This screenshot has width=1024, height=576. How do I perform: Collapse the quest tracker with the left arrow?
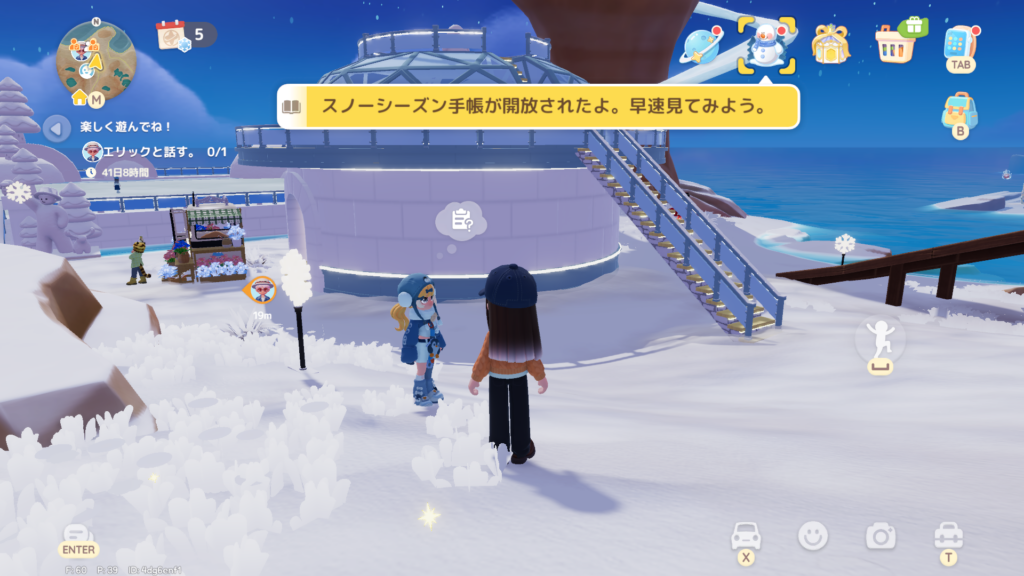[57, 128]
